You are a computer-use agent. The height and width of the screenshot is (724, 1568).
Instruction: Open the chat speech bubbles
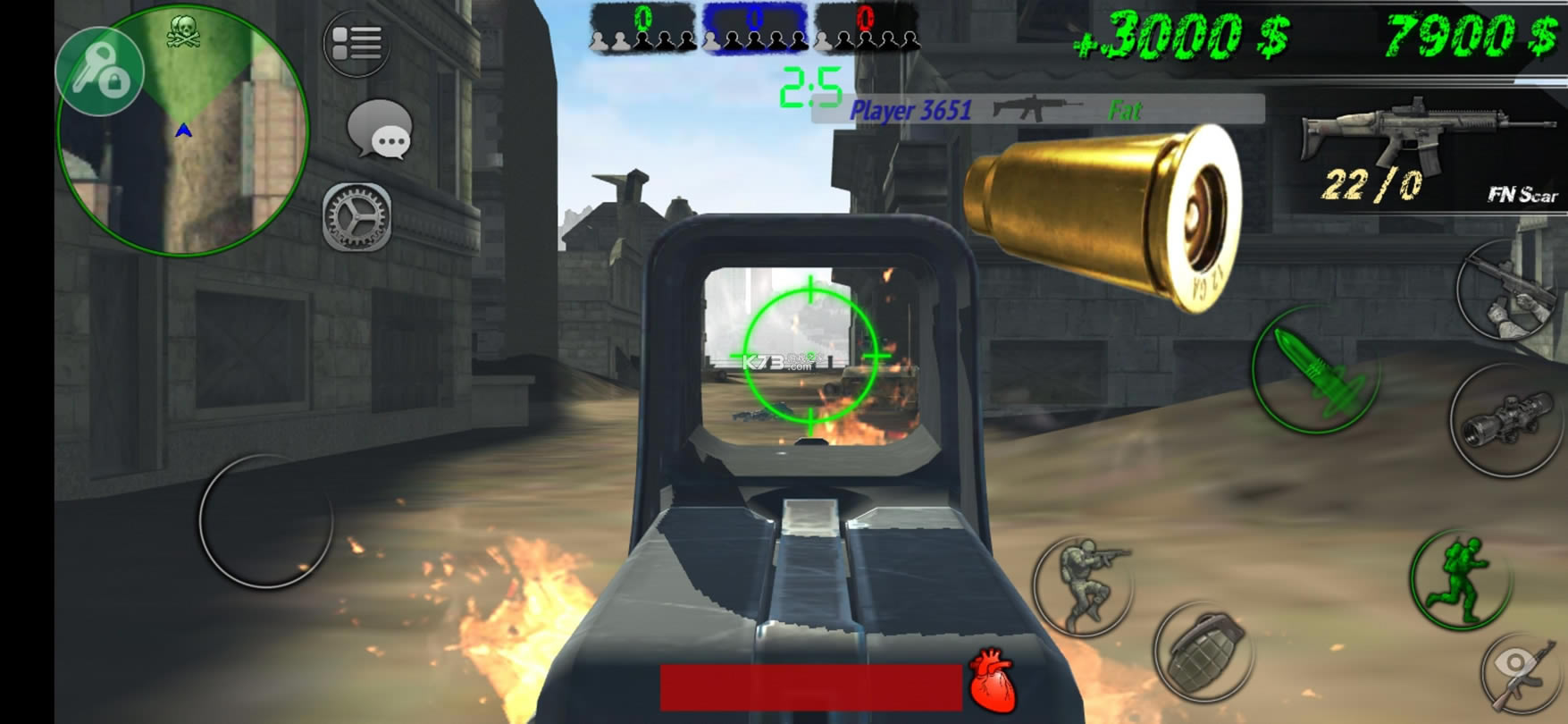pyautogui.click(x=381, y=130)
